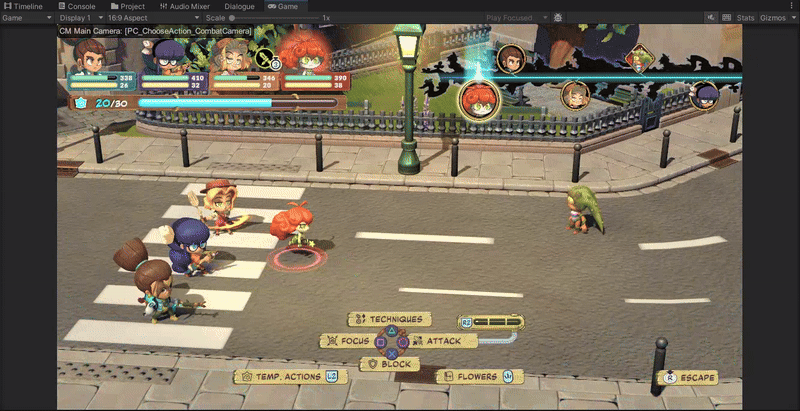Open the Play Focused dropdown
This screenshot has width=800, height=411.
coord(514,18)
